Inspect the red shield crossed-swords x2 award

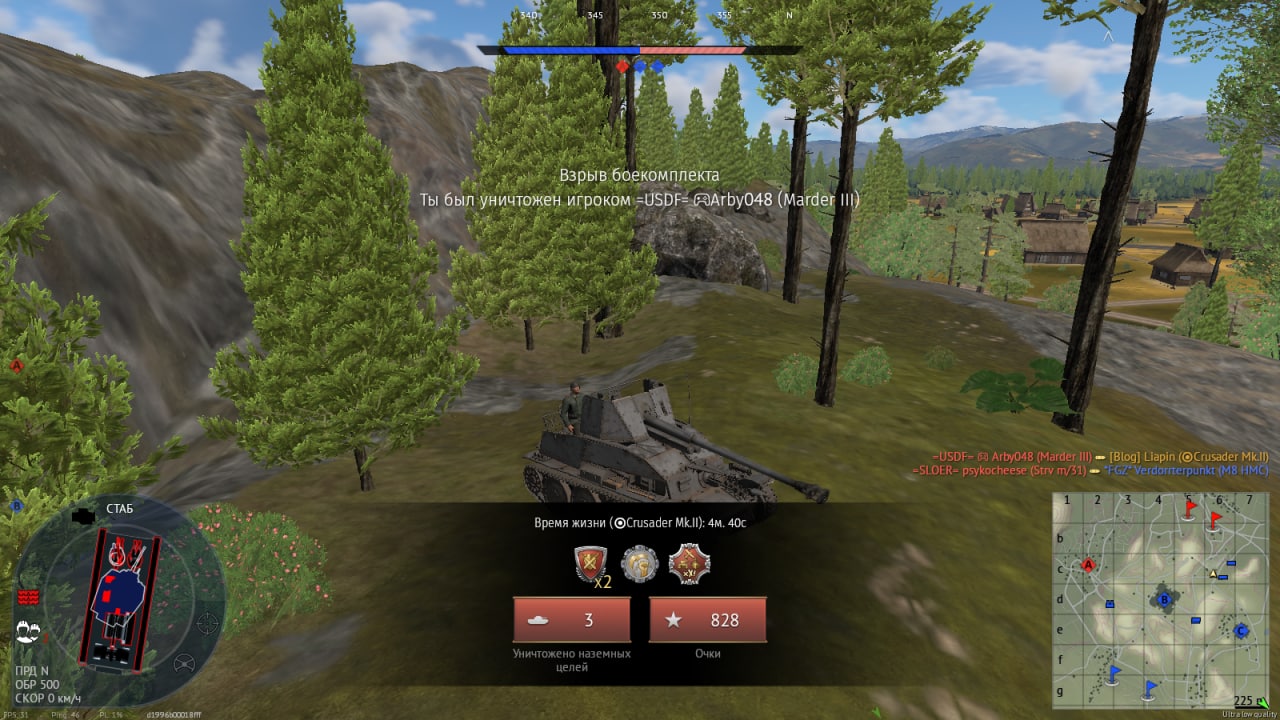(590, 565)
